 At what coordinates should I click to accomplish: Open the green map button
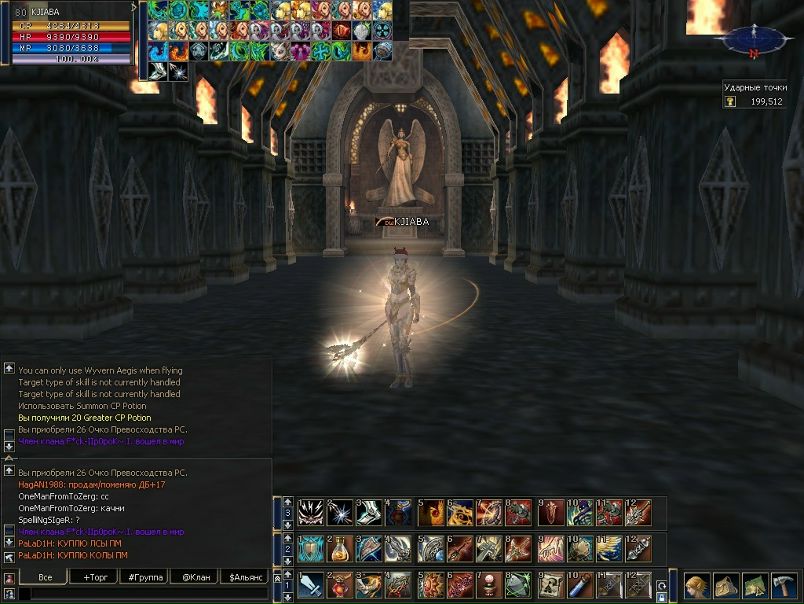[x=756, y=585]
